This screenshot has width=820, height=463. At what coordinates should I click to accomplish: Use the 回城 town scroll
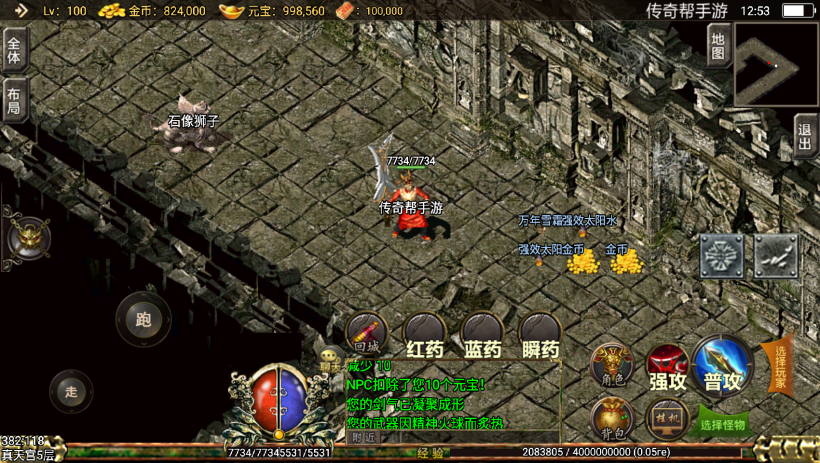pyautogui.click(x=366, y=335)
